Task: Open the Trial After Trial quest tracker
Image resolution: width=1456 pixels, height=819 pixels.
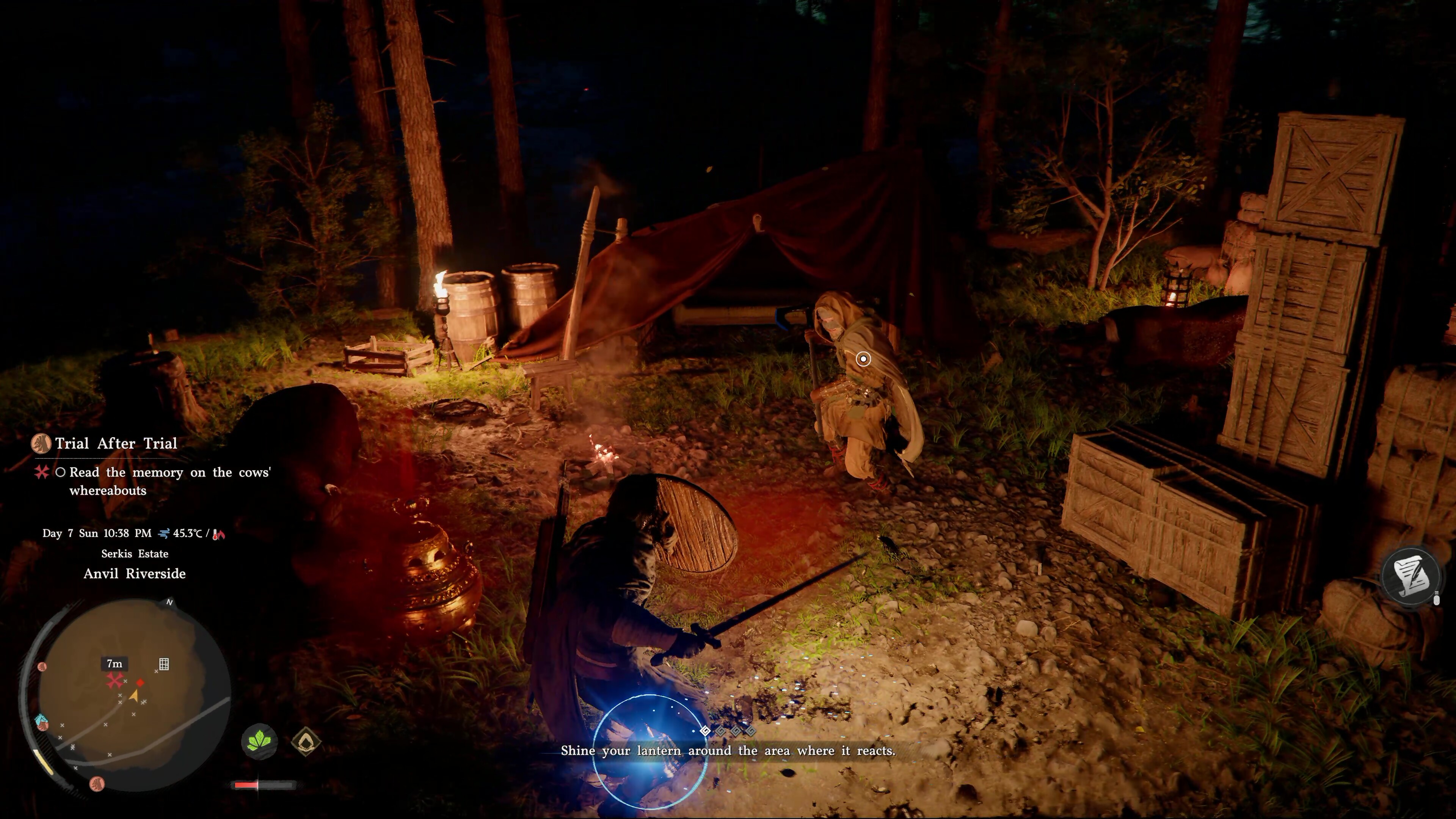Action: pos(116,444)
